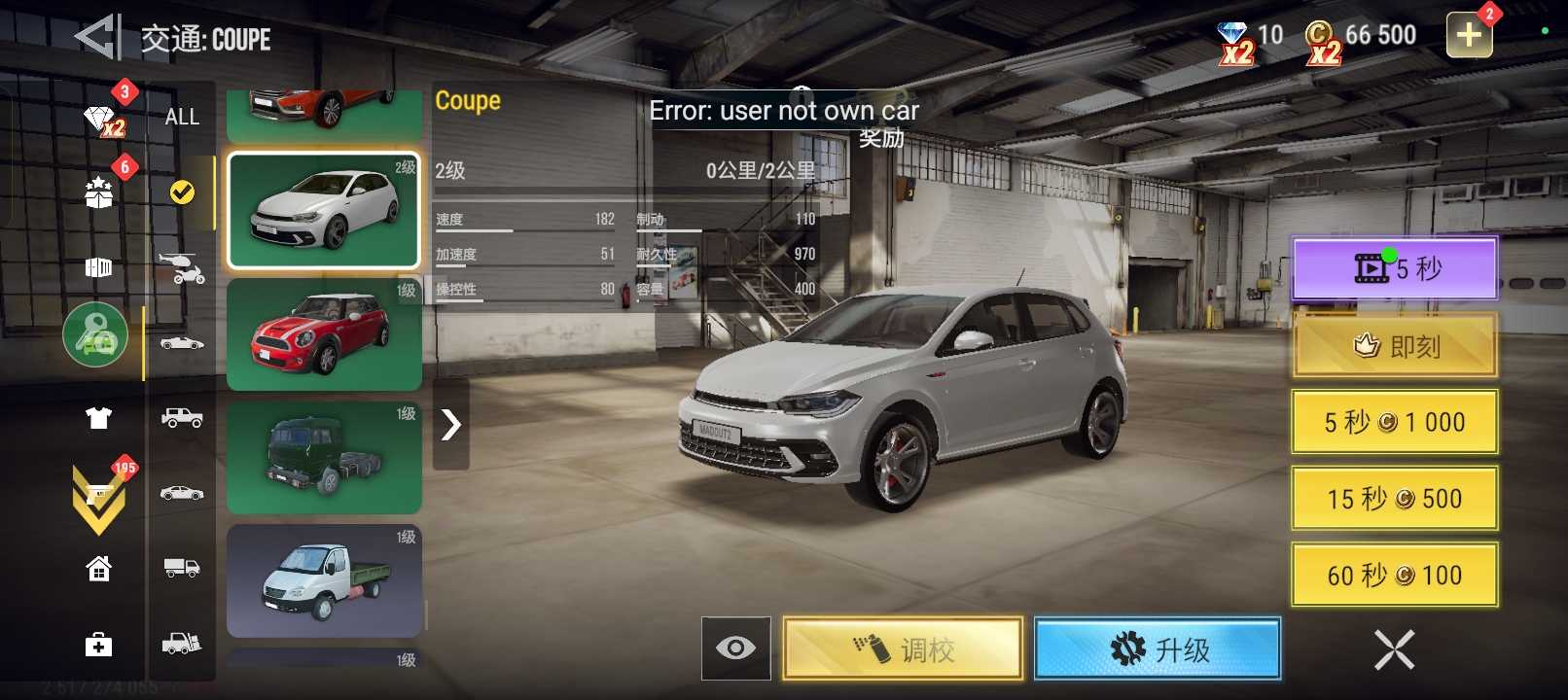The image size is (1568, 700).
Task: Pick the dark green truck card
Action: [x=323, y=458]
